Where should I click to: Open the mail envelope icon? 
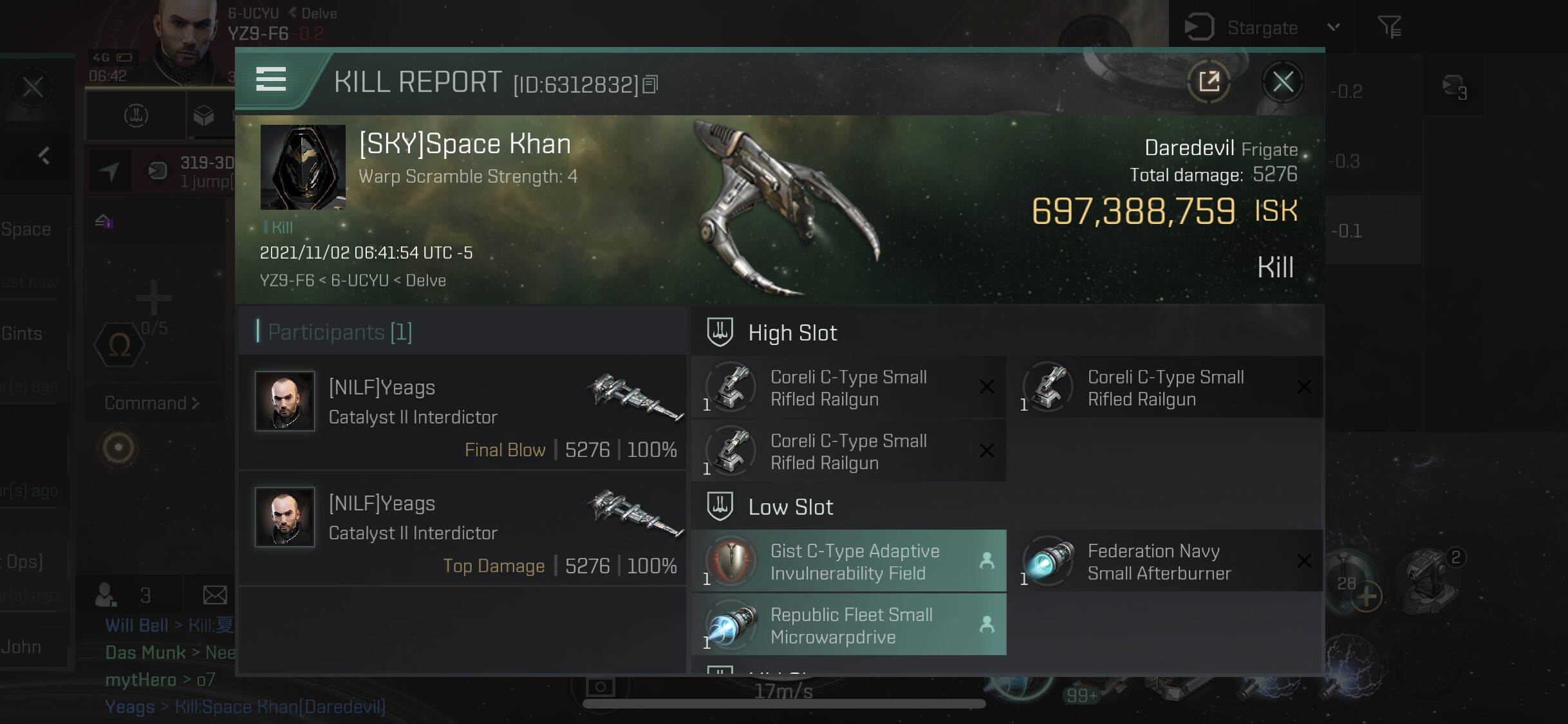click(214, 595)
